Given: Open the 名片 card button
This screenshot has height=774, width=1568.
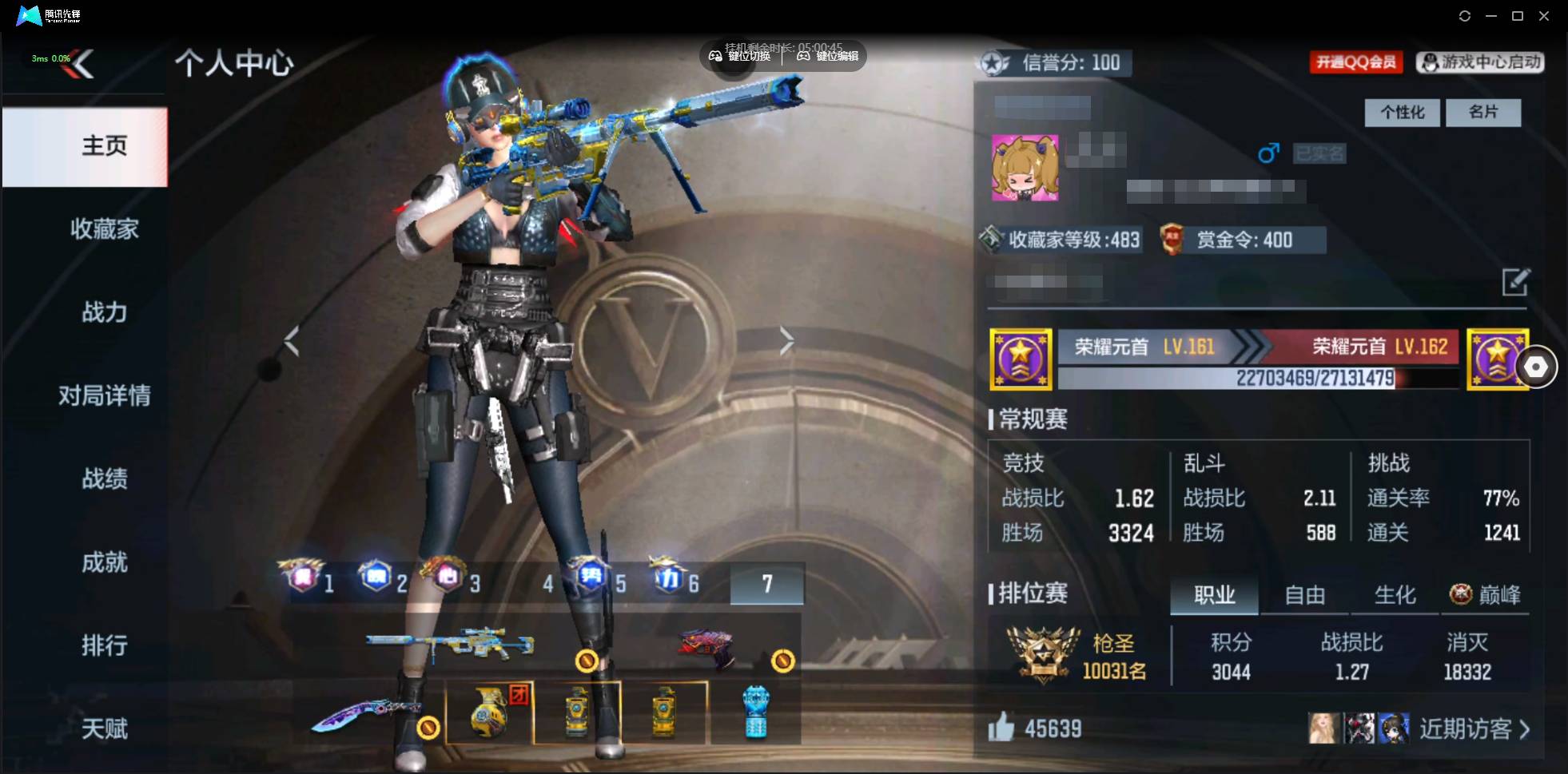Looking at the screenshot, I should click(x=1482, y=113).
